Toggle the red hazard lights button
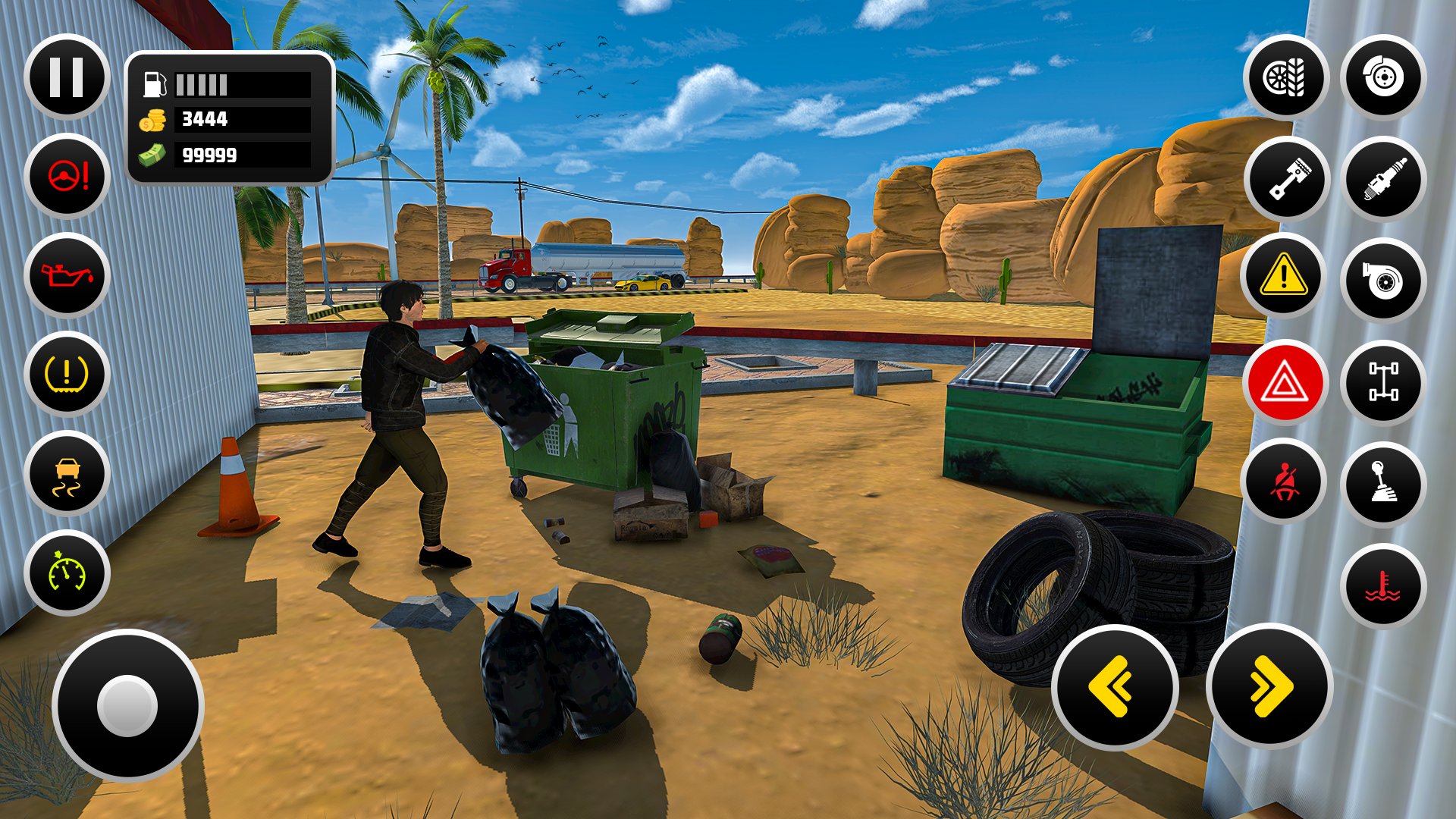Image resolution: width=1456 pixels, height=819 pixels. pos(1285,381)
